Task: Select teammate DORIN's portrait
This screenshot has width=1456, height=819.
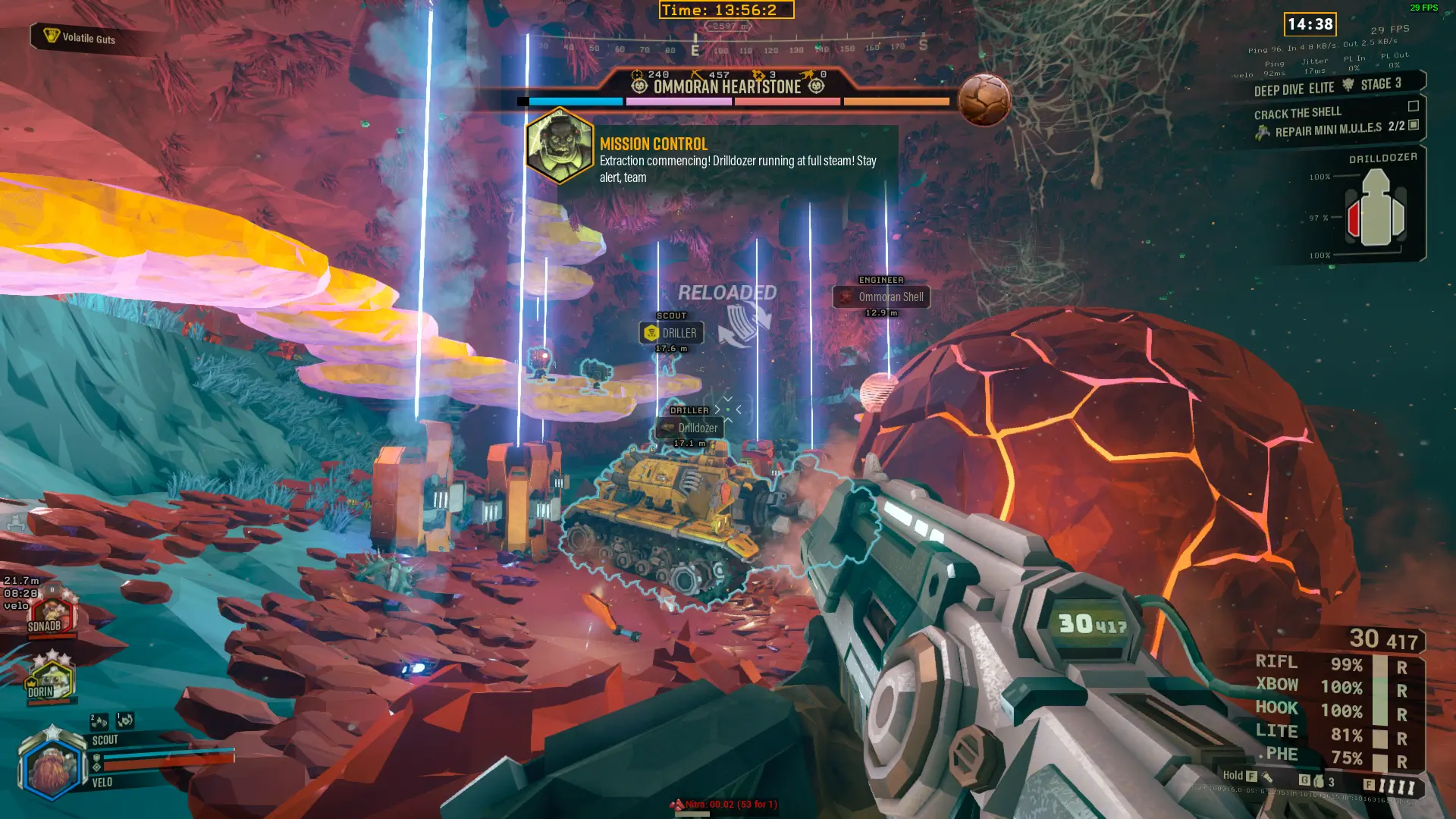Action: click(50, 680)
